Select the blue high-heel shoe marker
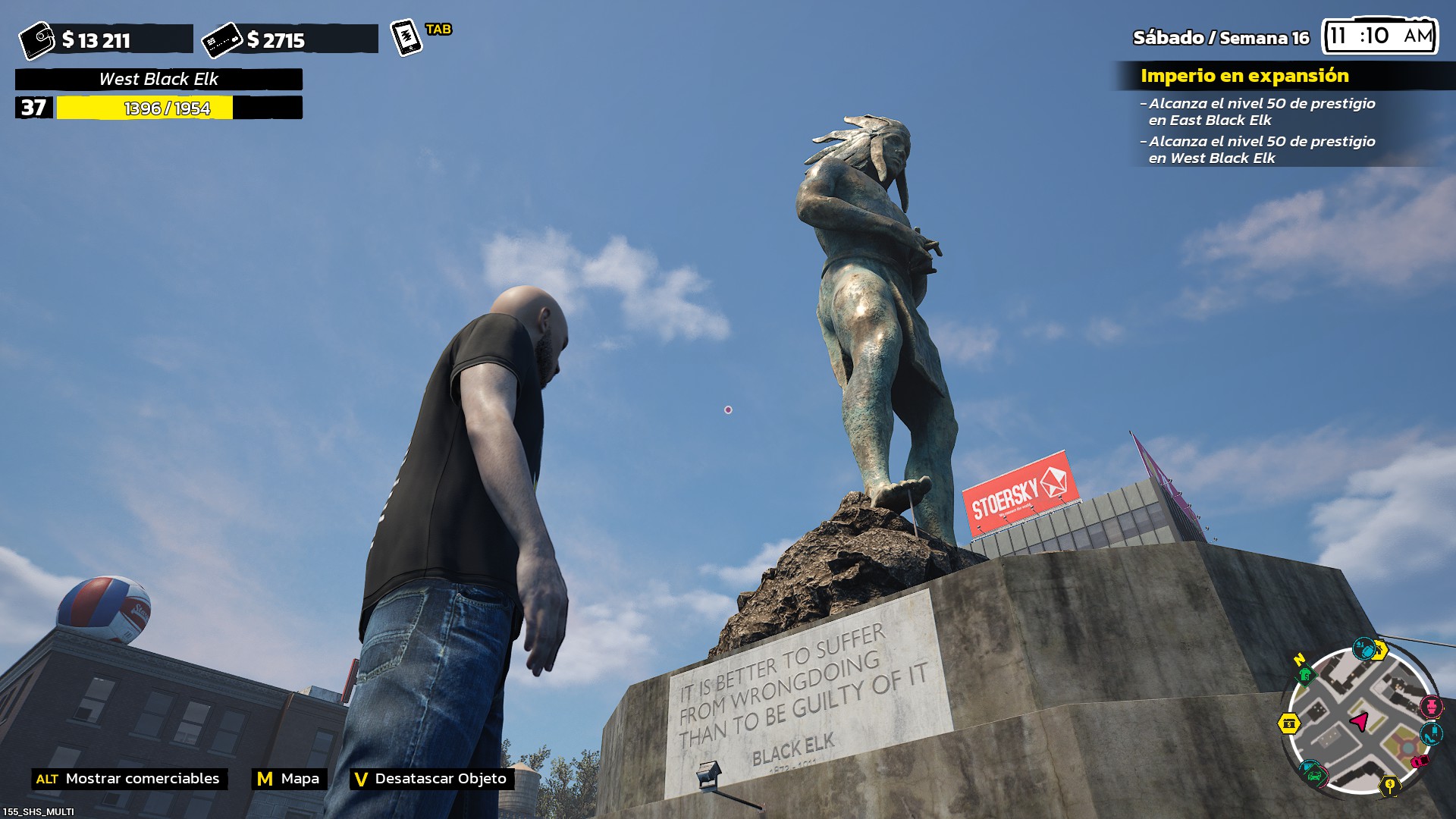 (x=1430, y=733)
